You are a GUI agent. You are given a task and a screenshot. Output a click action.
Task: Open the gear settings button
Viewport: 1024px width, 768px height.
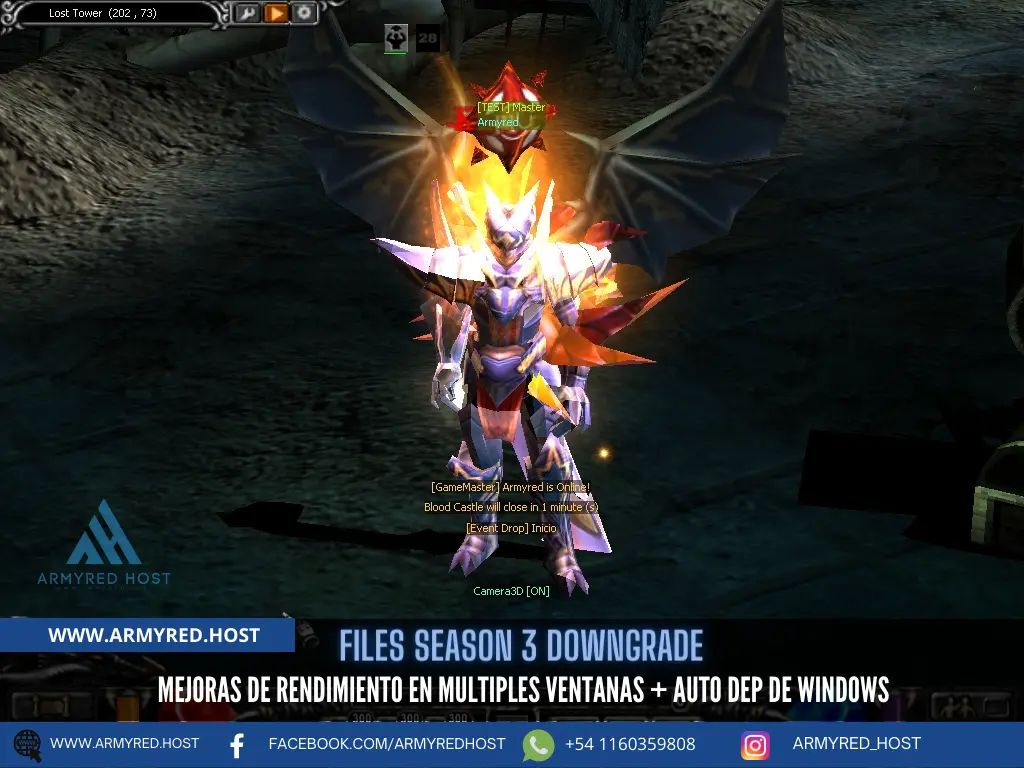pos(304,13)
